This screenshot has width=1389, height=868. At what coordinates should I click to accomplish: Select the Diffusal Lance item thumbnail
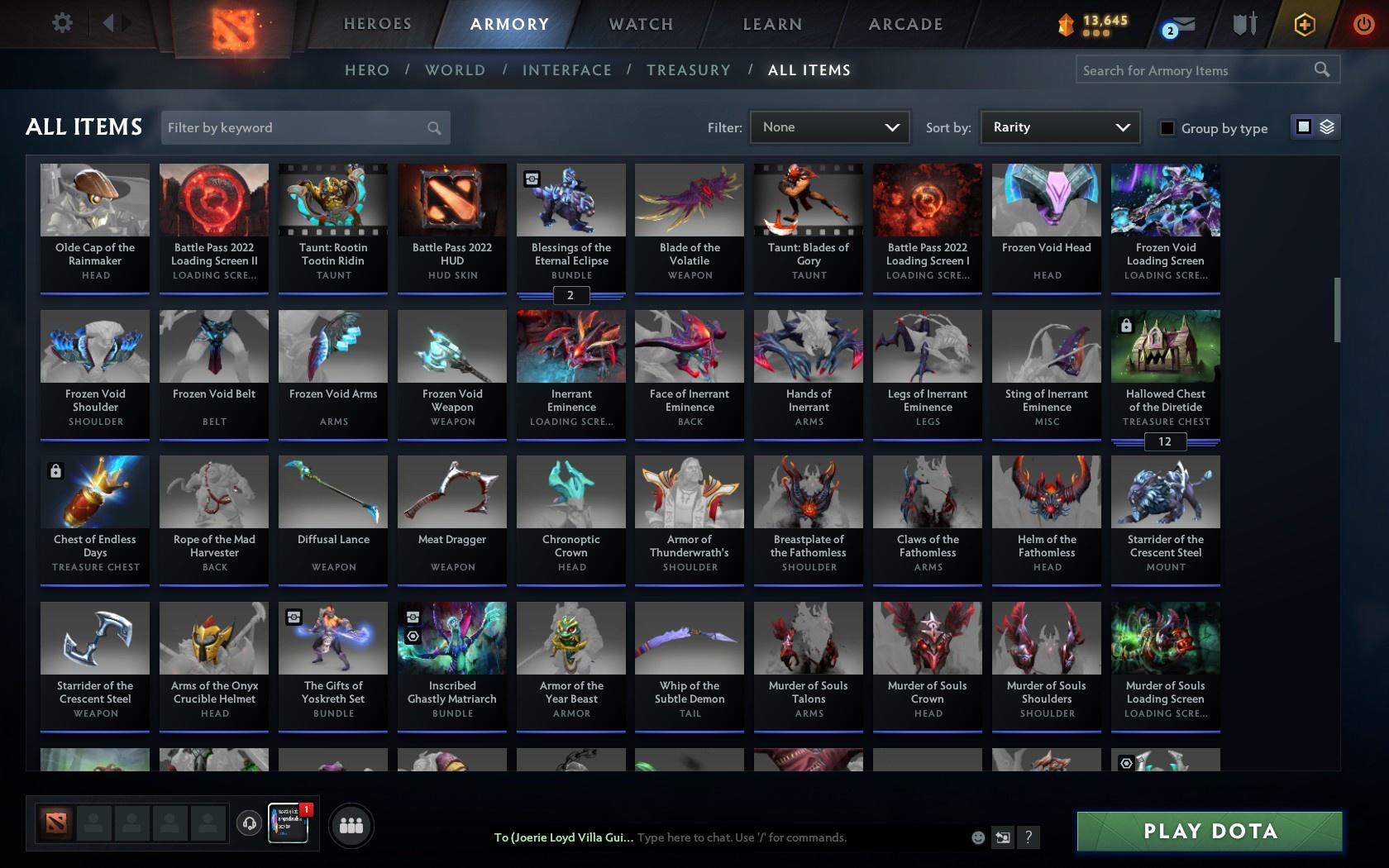click(x=332, y=491)
